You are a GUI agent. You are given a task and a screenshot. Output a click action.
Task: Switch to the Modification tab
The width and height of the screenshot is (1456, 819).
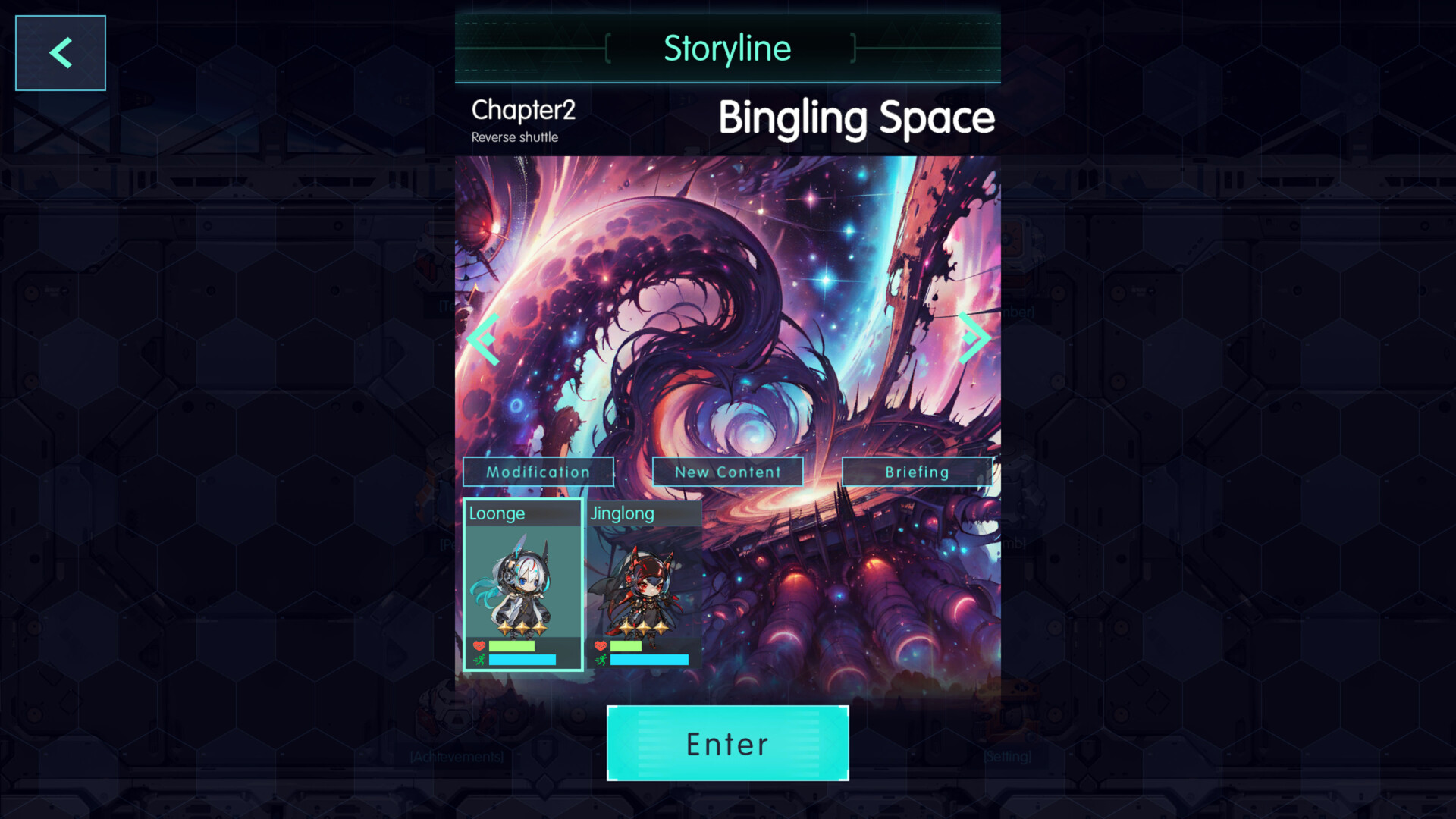(538, 472)
